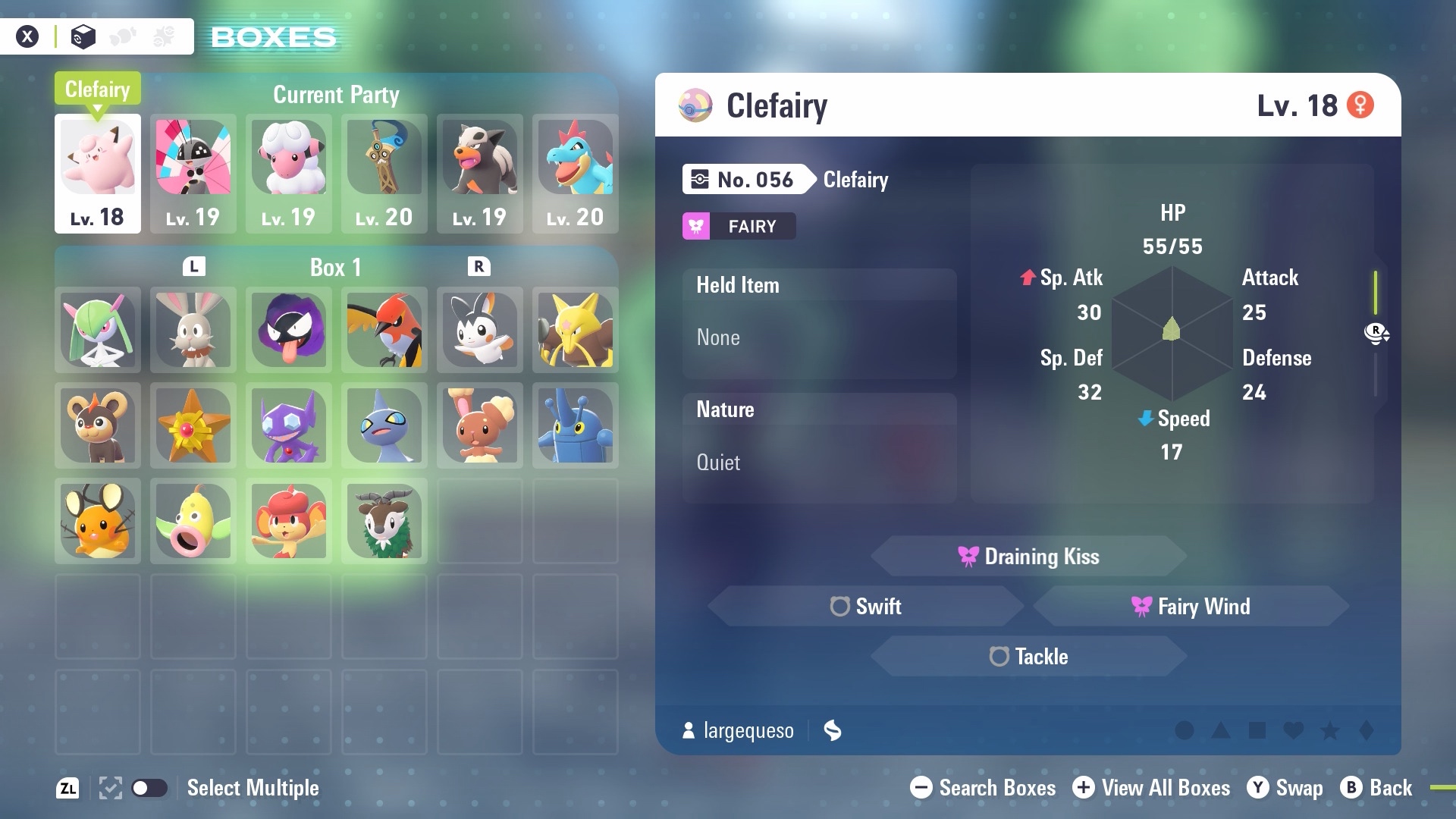Choose the Vivillon party slot

(193, 173)
